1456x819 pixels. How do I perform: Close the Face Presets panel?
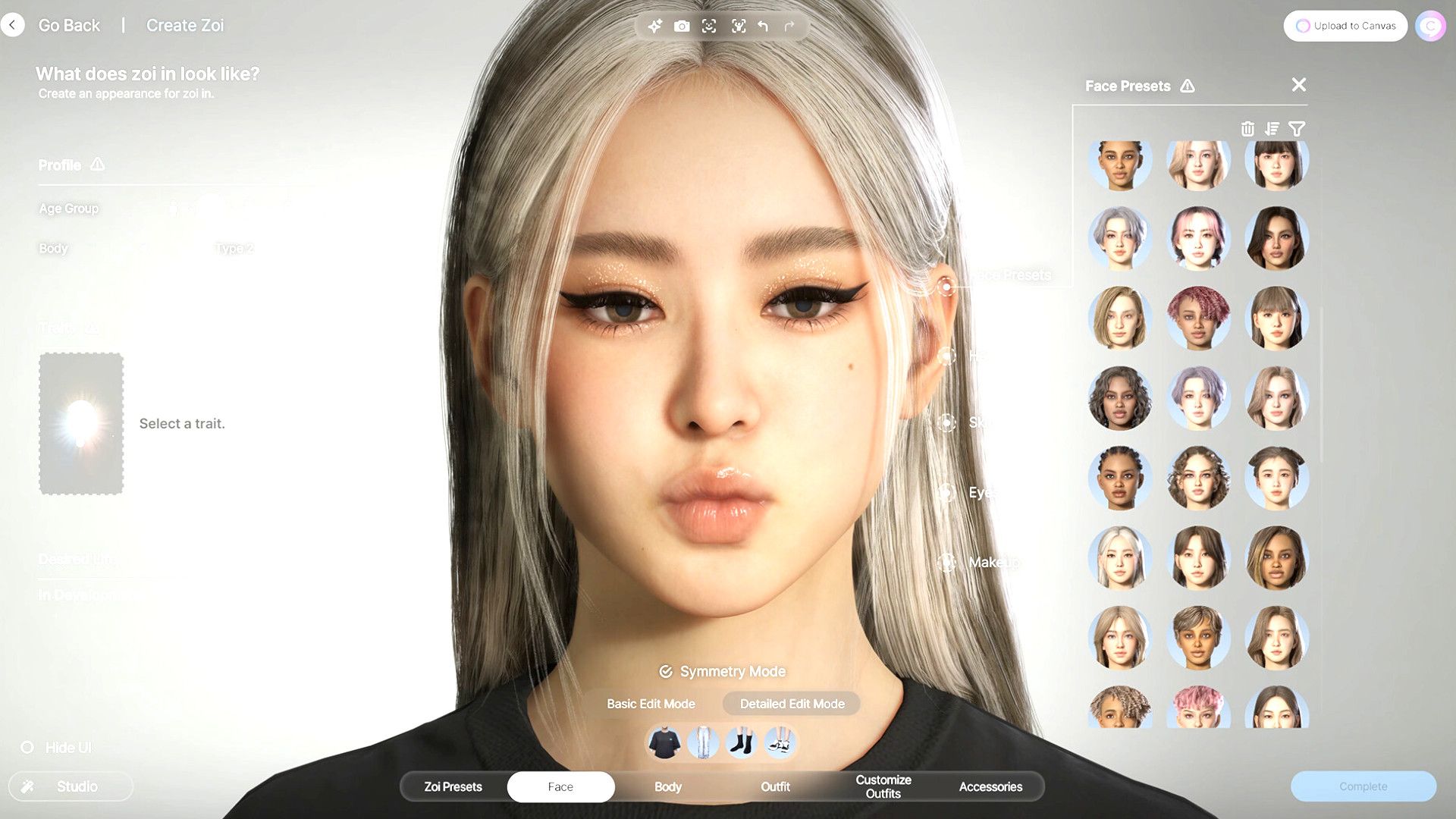click(1298, 85)
